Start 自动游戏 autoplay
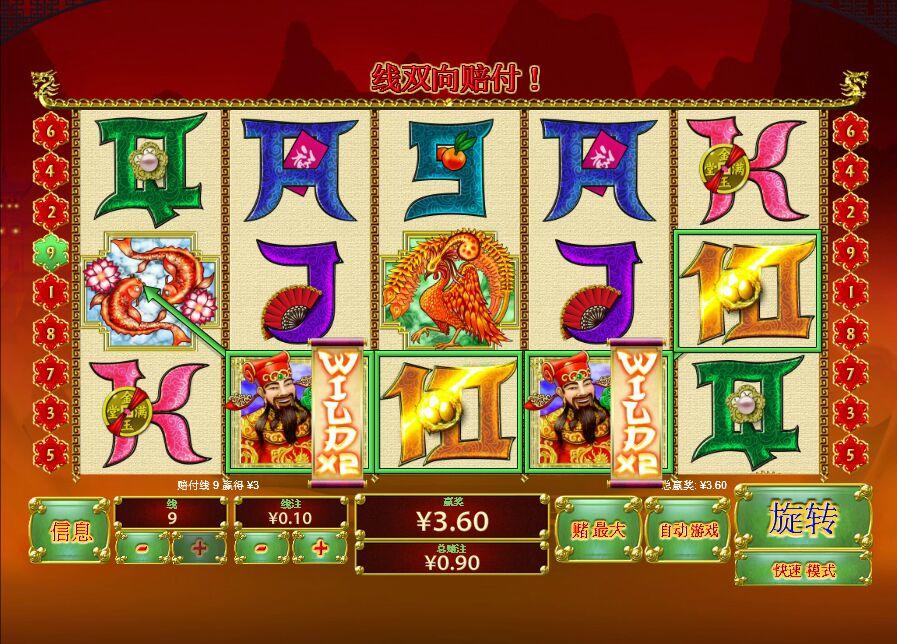 (689, 530)
